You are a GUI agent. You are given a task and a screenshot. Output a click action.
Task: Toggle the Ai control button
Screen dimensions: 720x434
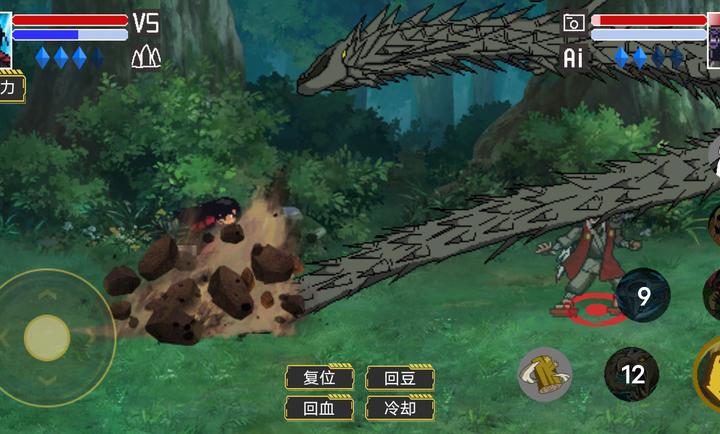[x=573, y=58]
